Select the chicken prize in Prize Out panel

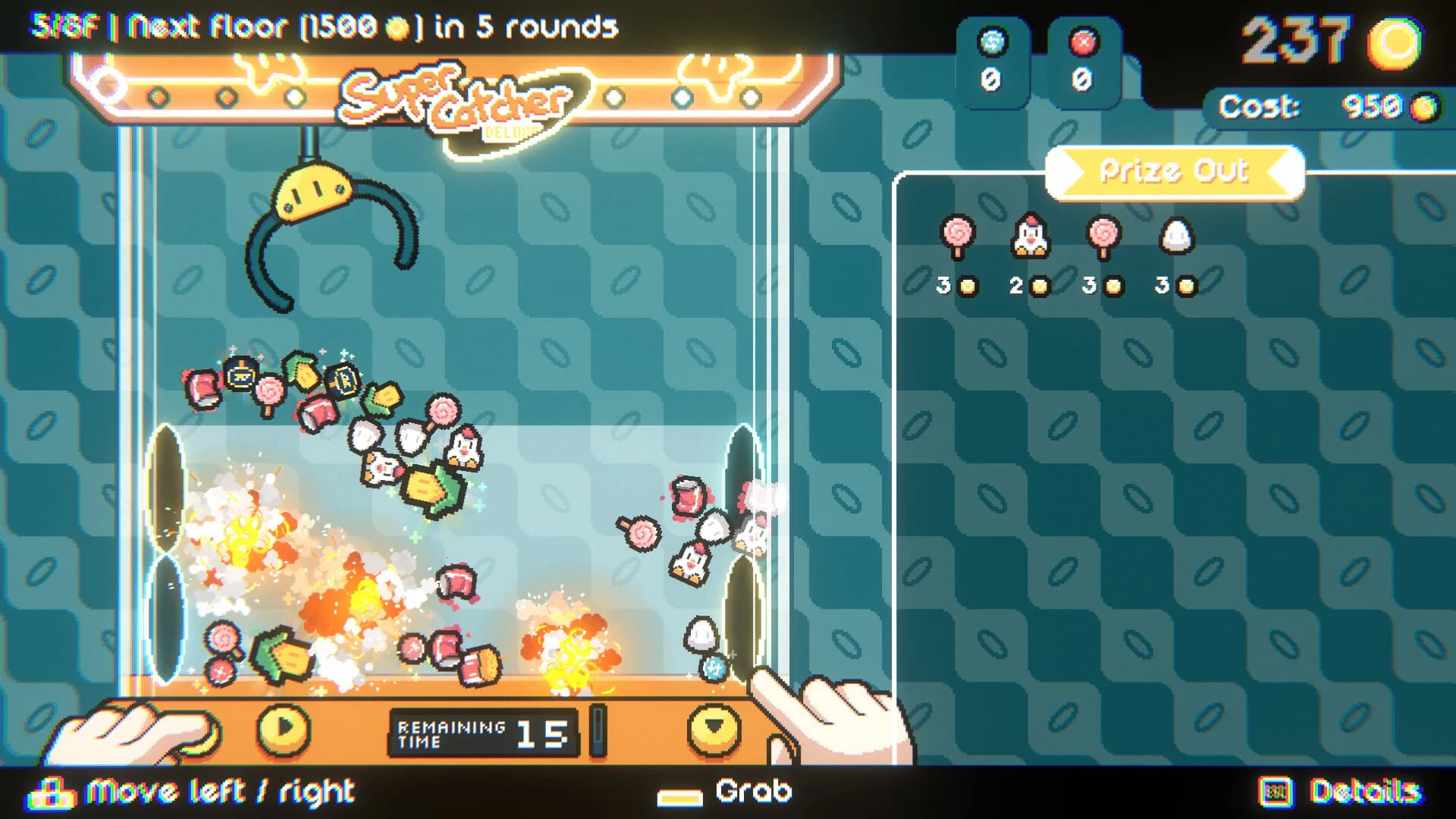(x=1031, y=237)
